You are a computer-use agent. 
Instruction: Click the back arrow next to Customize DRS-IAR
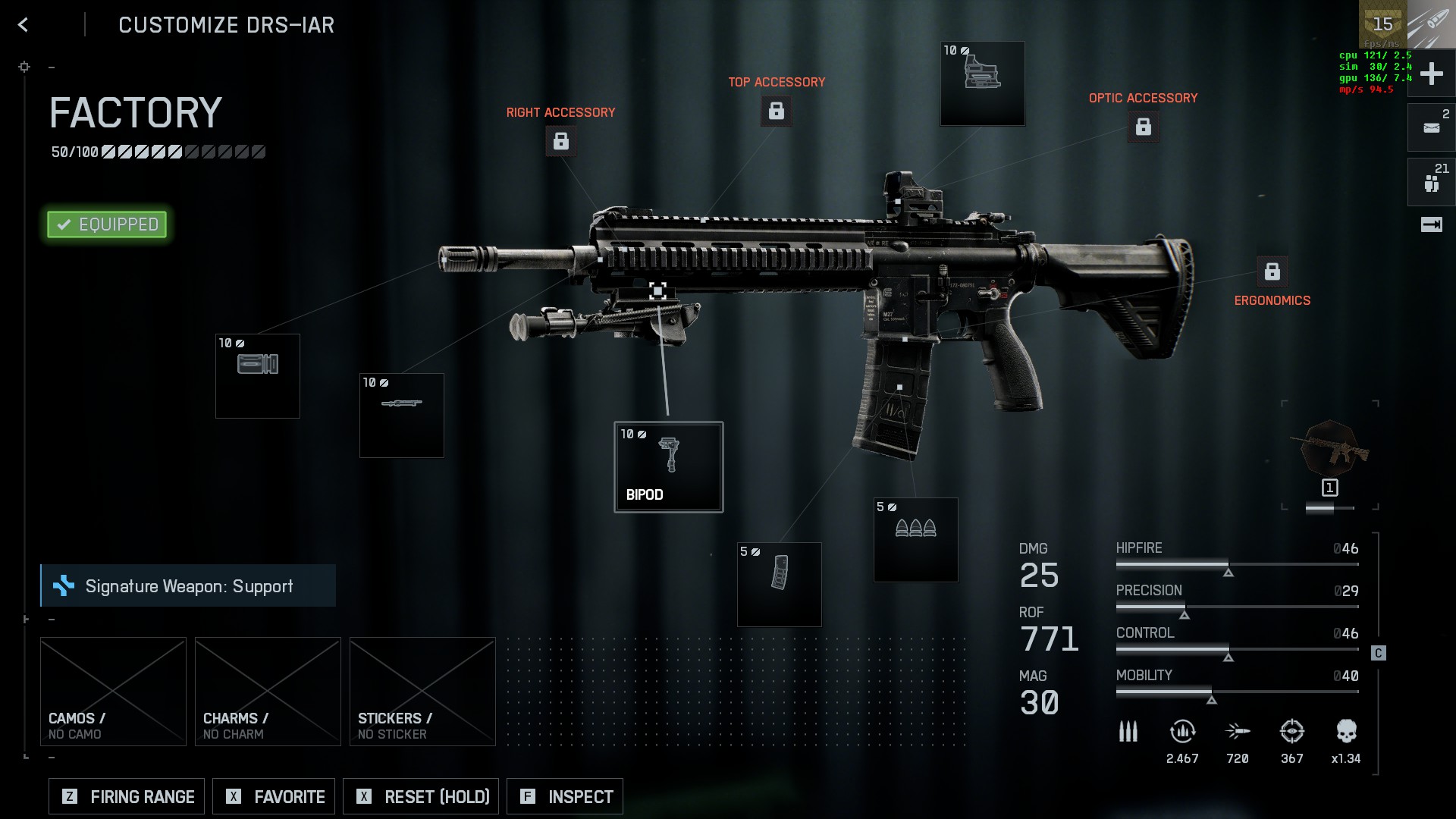[23, 25]
